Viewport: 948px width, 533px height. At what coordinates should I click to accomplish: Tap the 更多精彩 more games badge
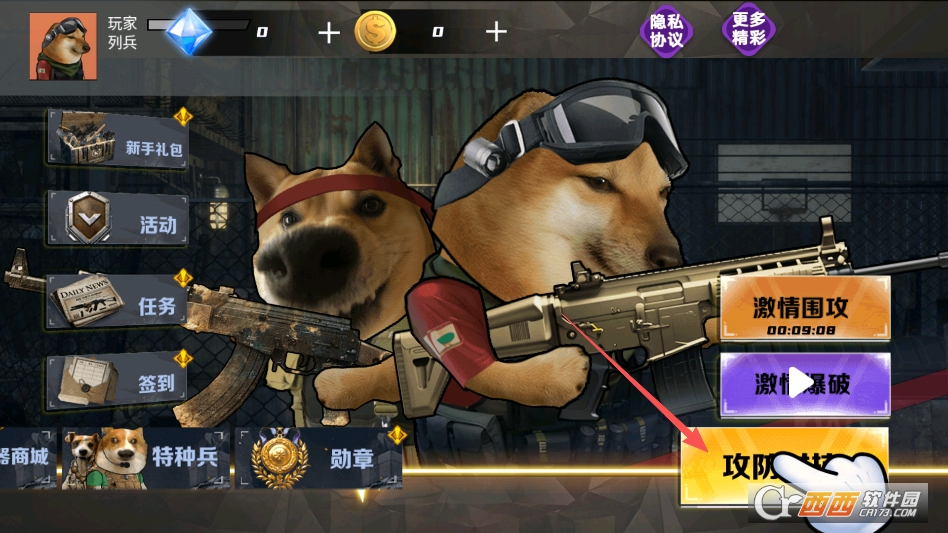[748, 29]
